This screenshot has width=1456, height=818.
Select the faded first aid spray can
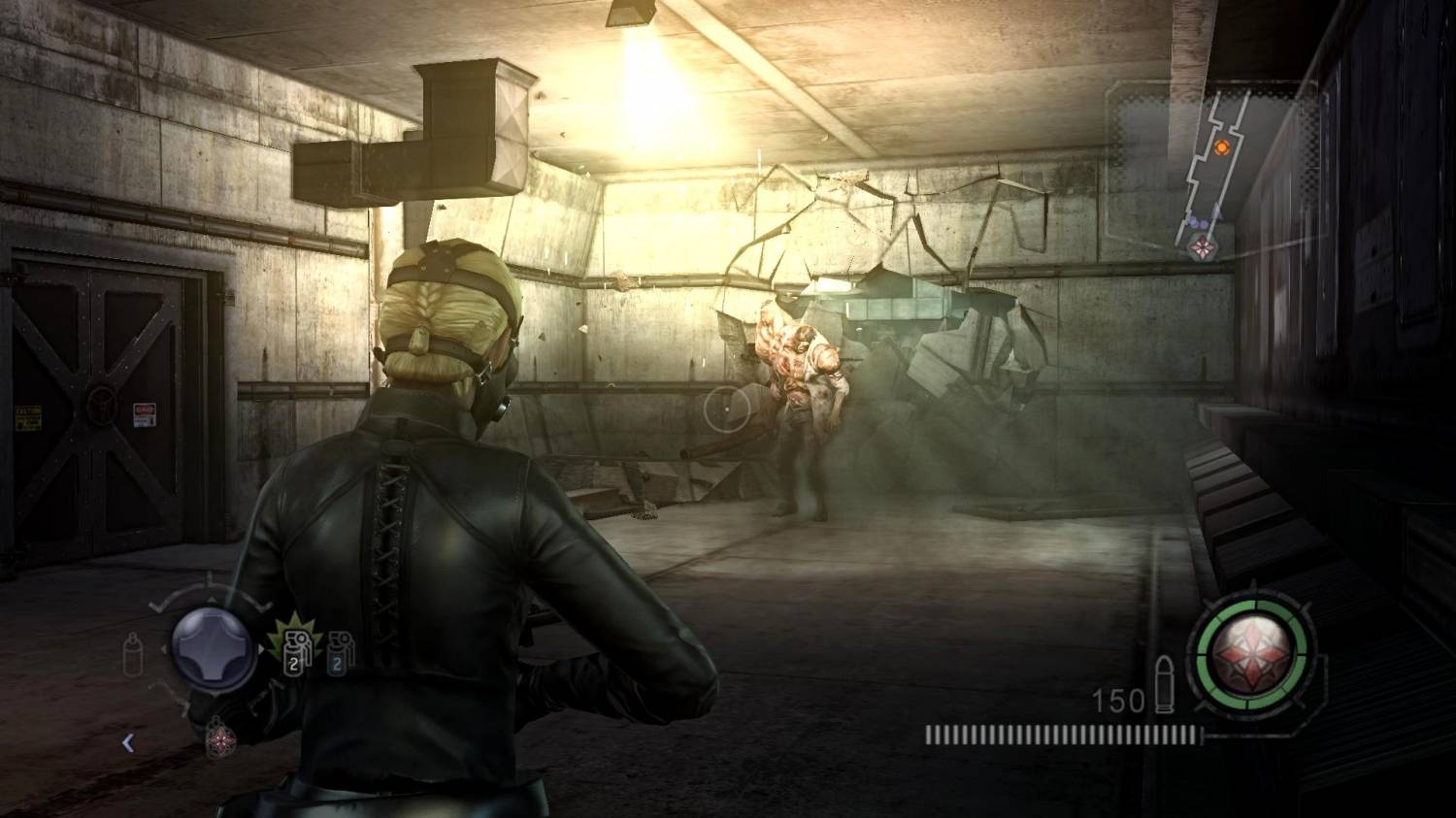[134, 654]
